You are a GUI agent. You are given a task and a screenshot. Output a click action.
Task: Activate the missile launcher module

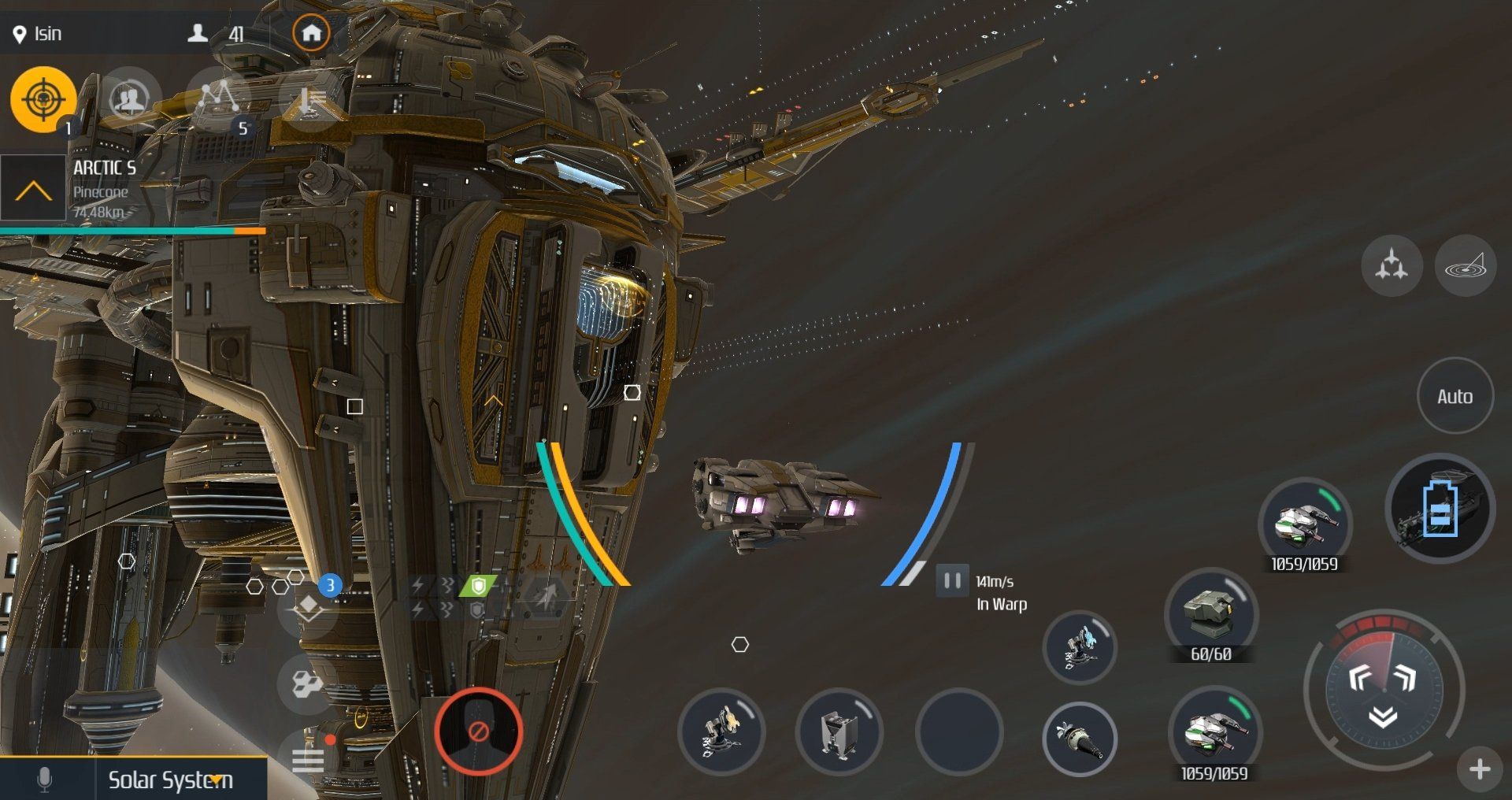[1079, 739]
